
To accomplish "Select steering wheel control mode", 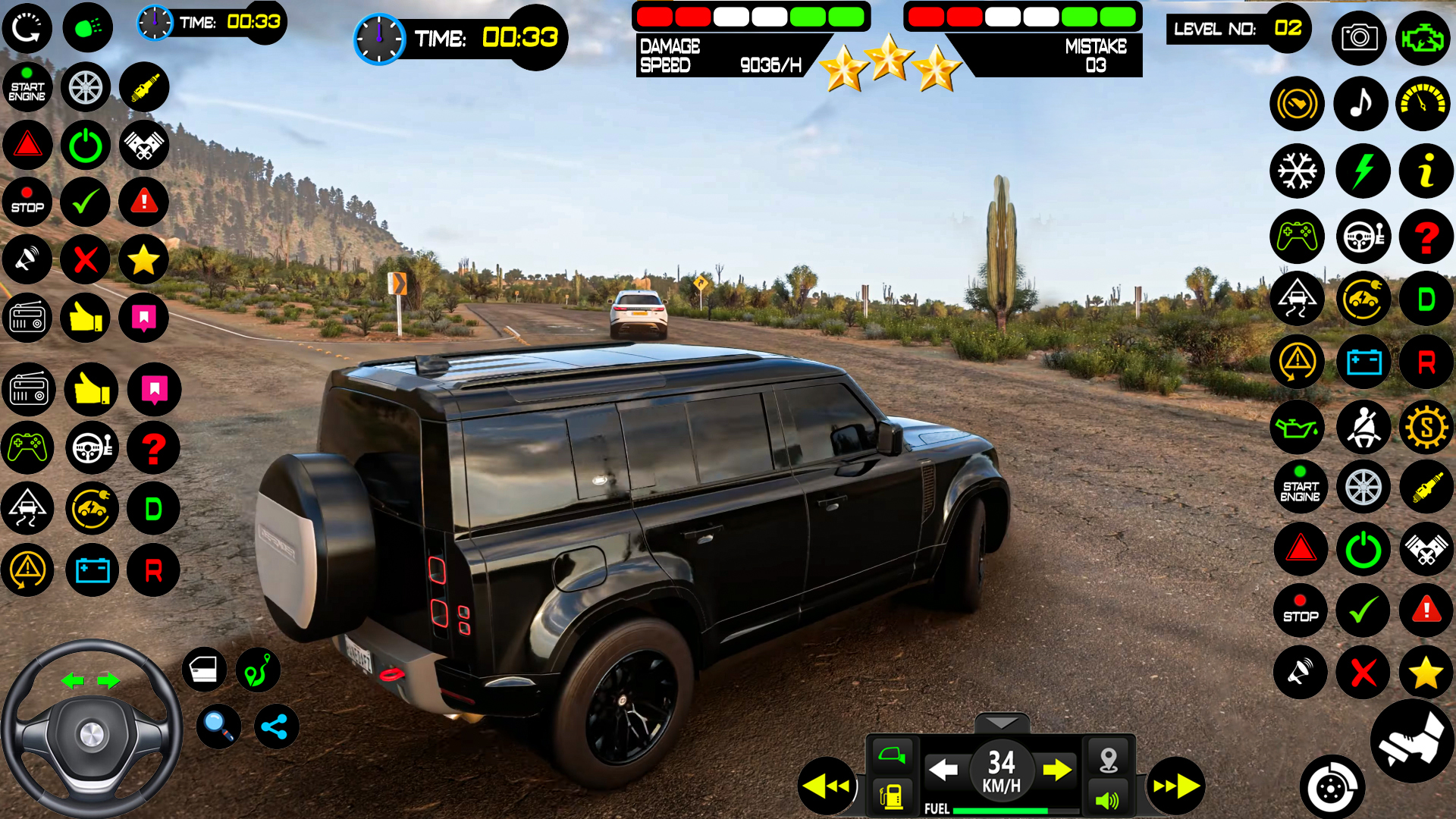I will tap(1363, 237).
